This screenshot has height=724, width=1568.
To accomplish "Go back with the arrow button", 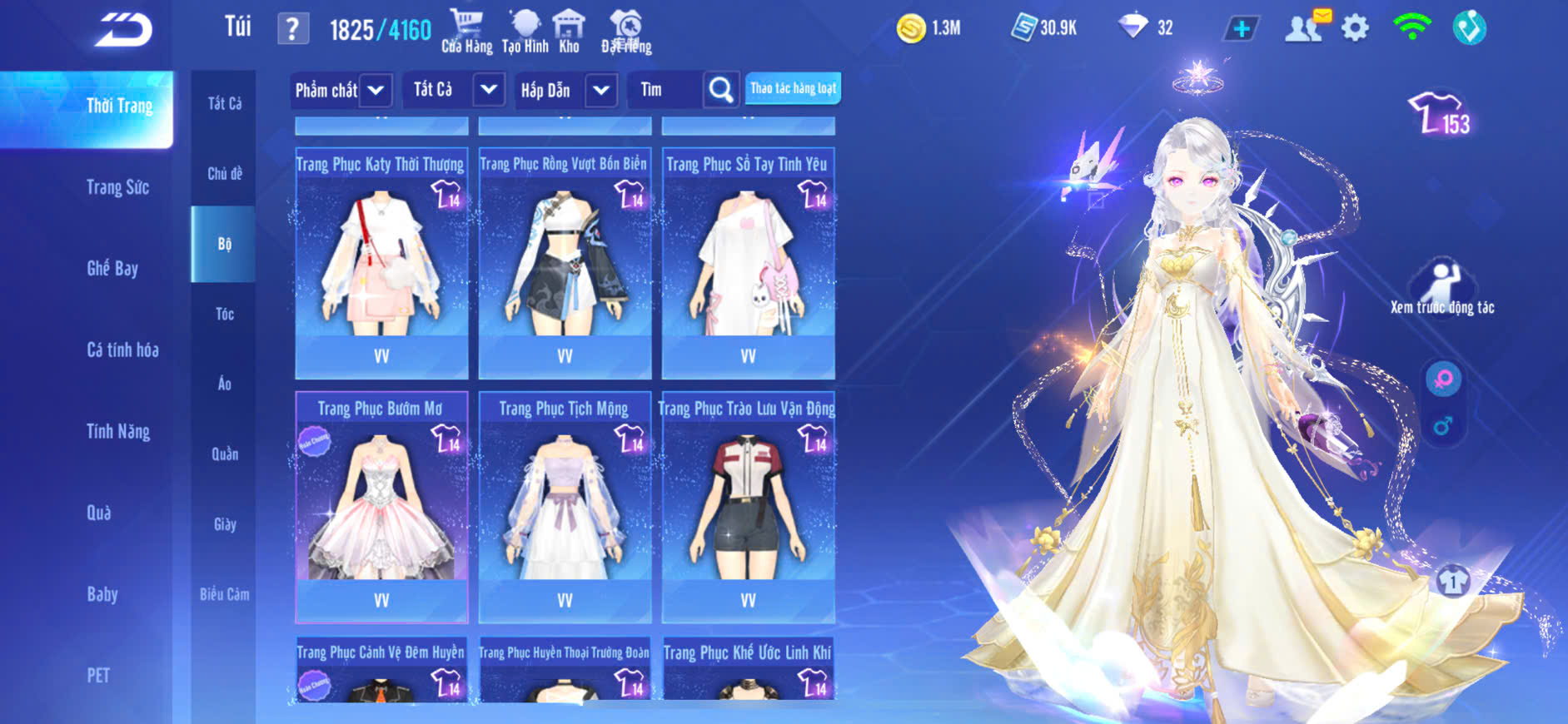I will (x=124, y=31).
